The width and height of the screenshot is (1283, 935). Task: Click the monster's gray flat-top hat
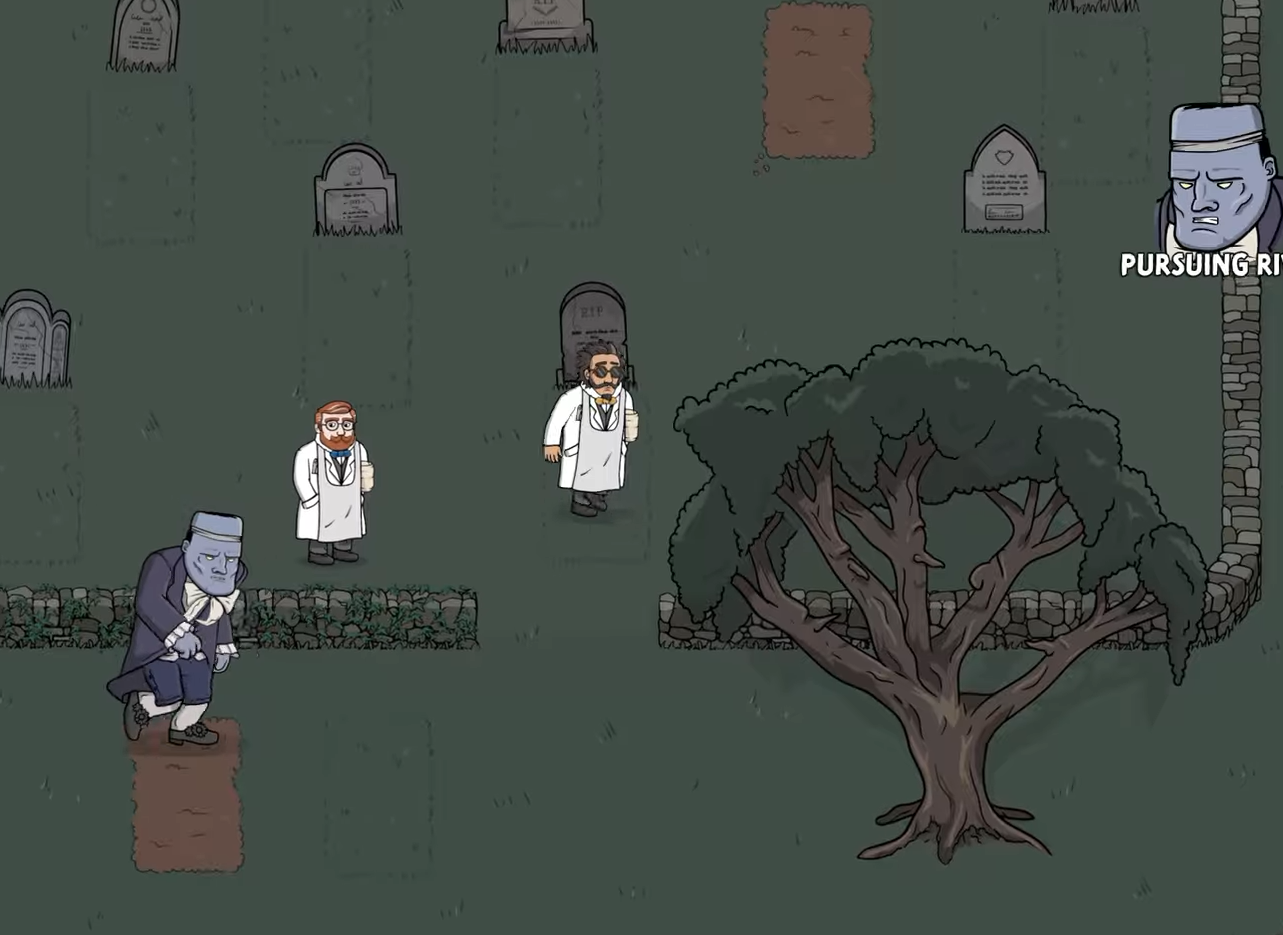(x=214, y=525)
